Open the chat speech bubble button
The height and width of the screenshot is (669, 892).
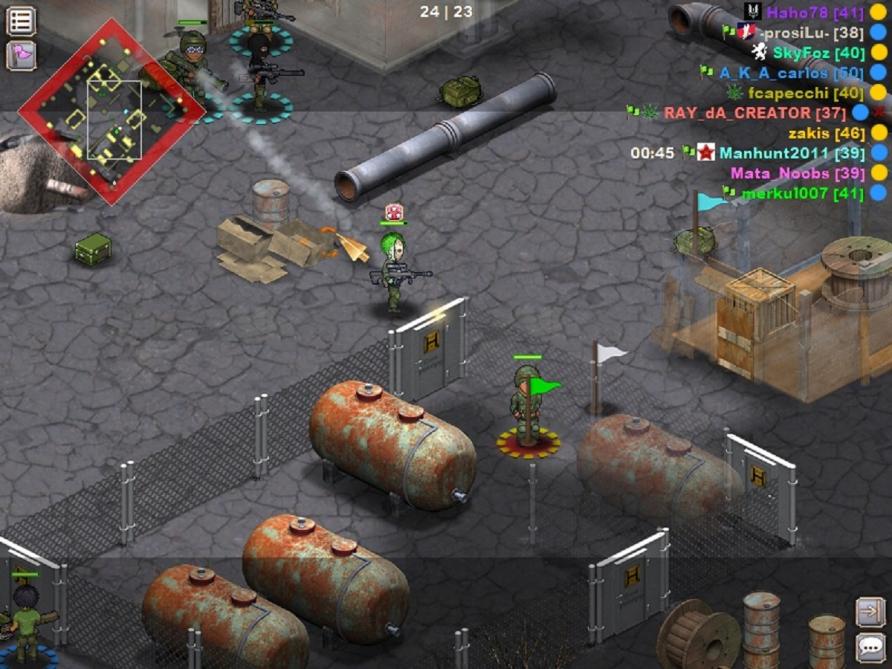(870, 646)
